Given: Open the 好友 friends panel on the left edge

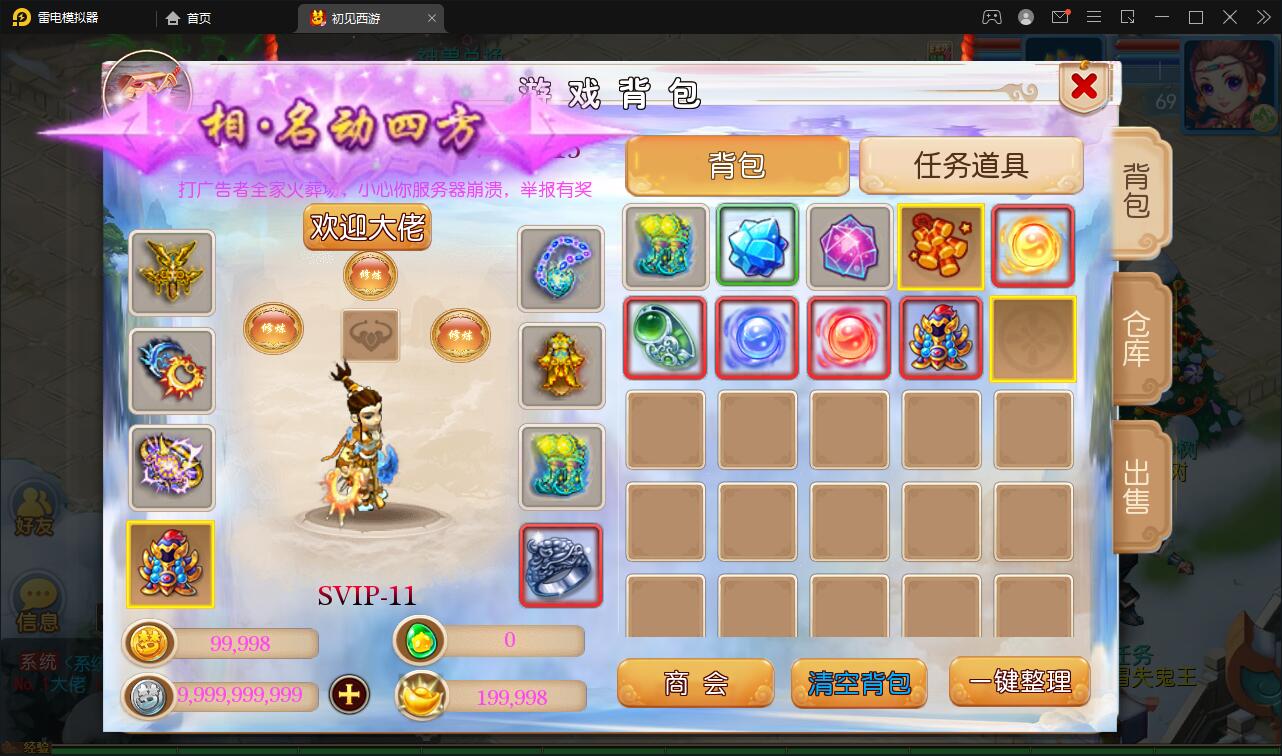Looking at the screenshot, I should [35, 510].
